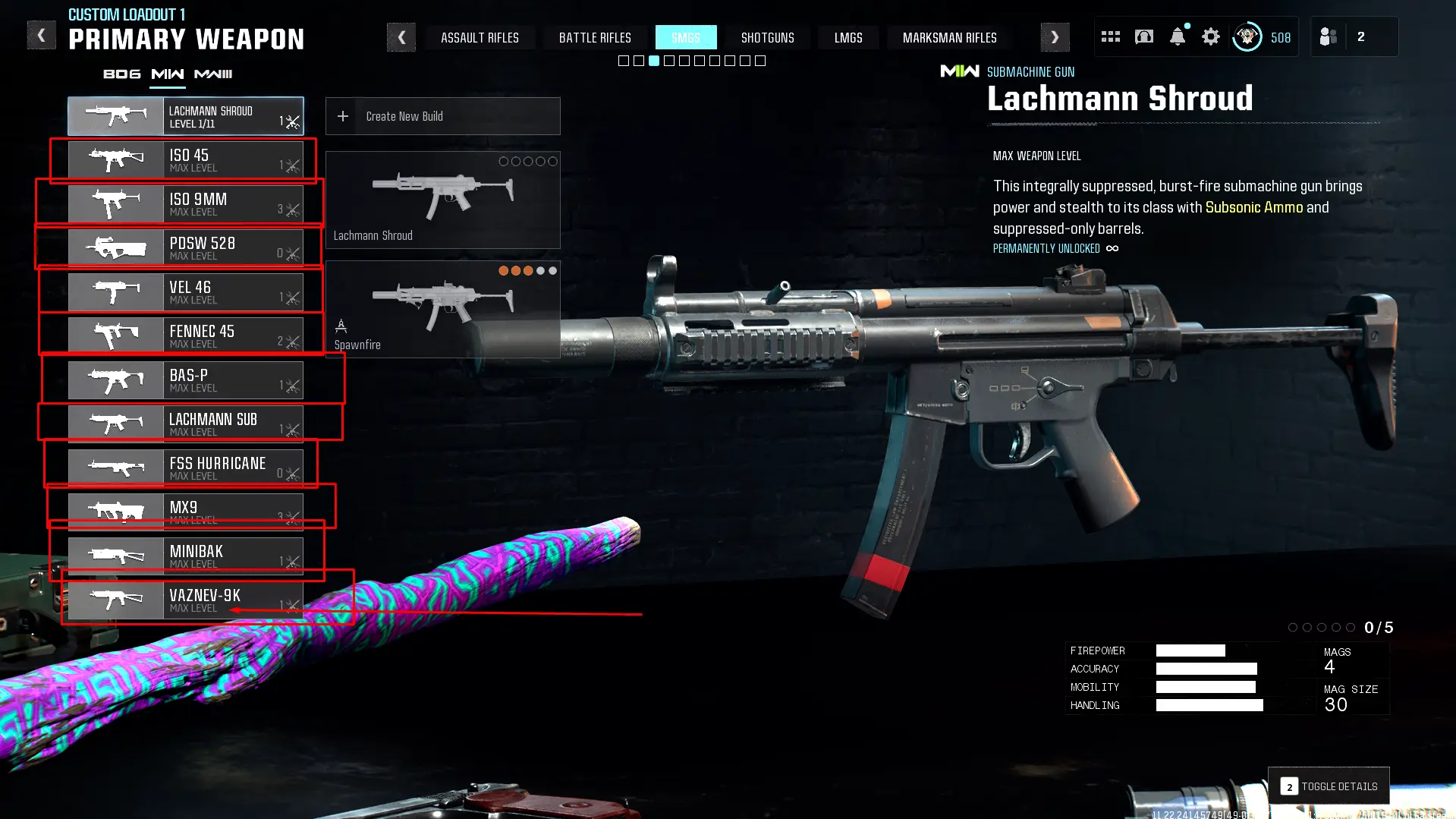Open the Battle Rifles category
Image resolution: width=1456 pixels, height=819 pixels.
tap(595, 37)
